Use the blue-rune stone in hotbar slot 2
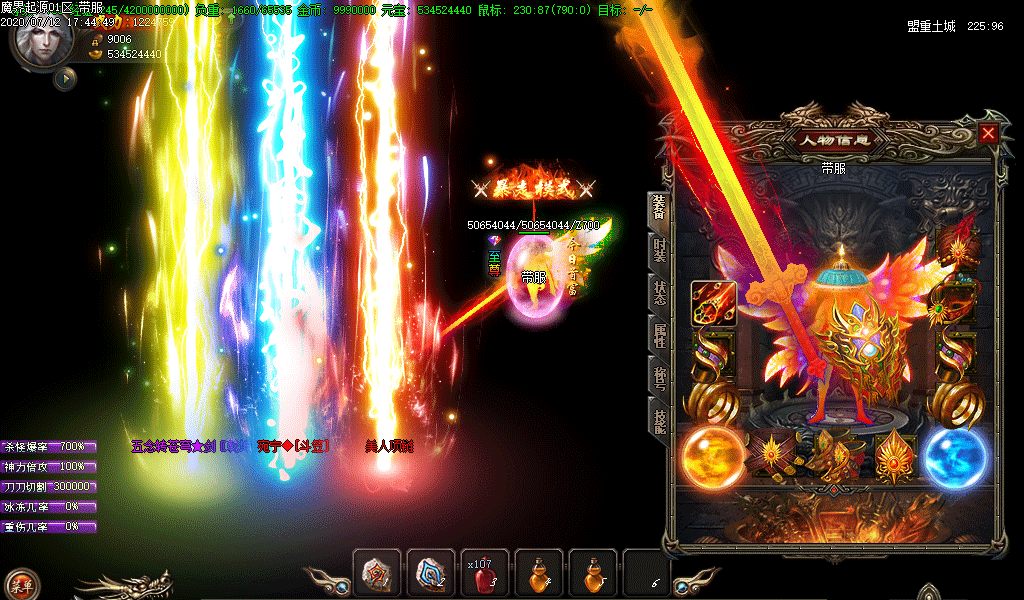Screen dimensions: 1024x600 (x=431, y=574)
